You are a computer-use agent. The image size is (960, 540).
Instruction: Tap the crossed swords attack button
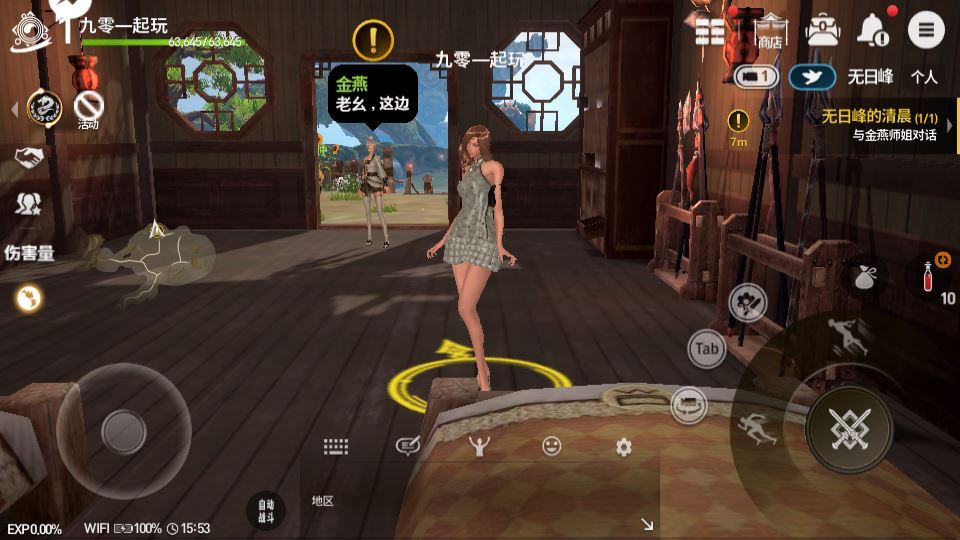coord(848,428)
